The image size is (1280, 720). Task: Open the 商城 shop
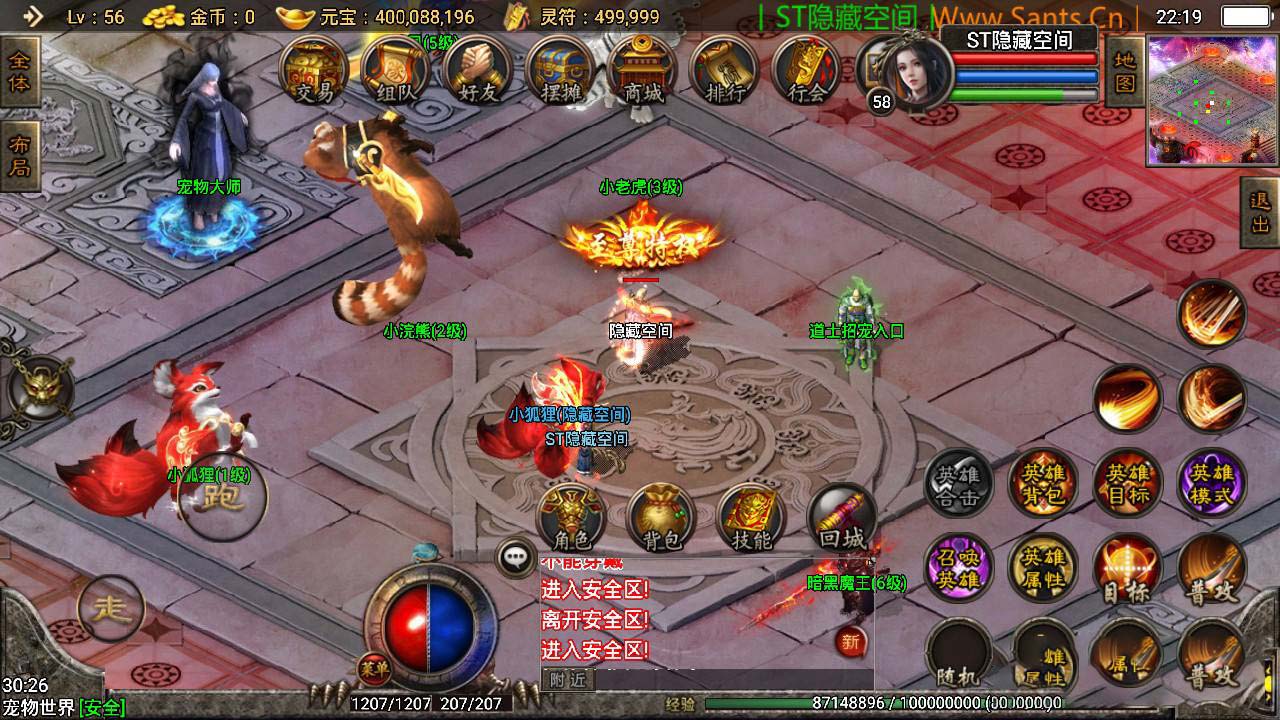point(642,72)
